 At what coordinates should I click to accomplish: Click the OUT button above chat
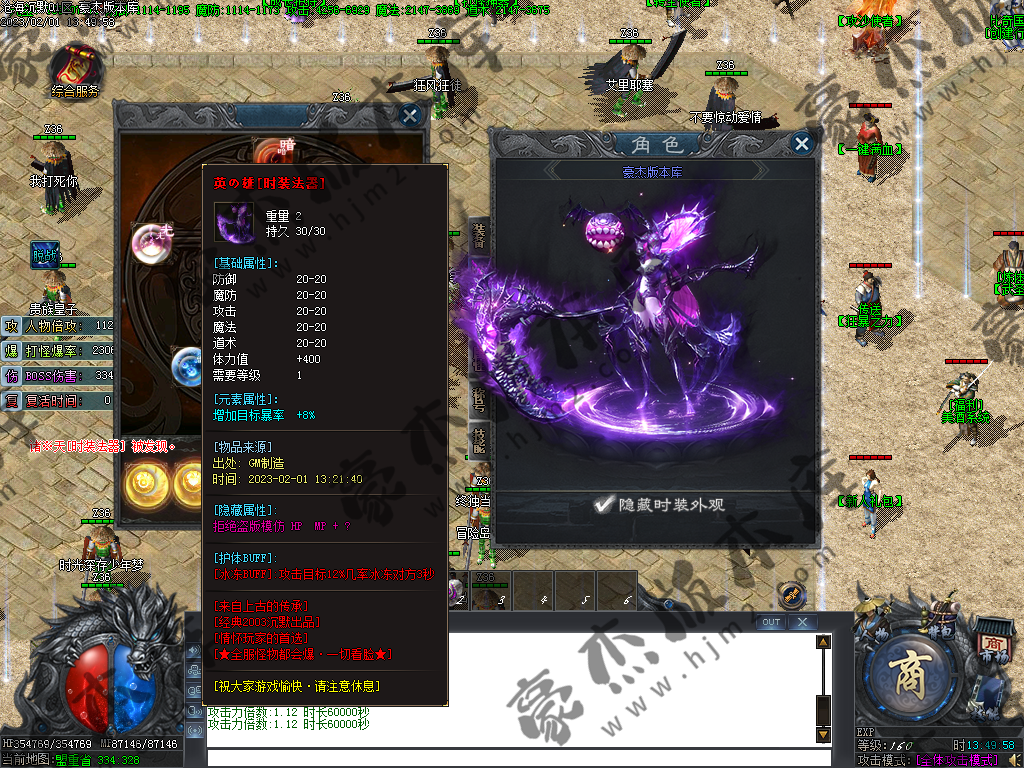pos(770,622)
